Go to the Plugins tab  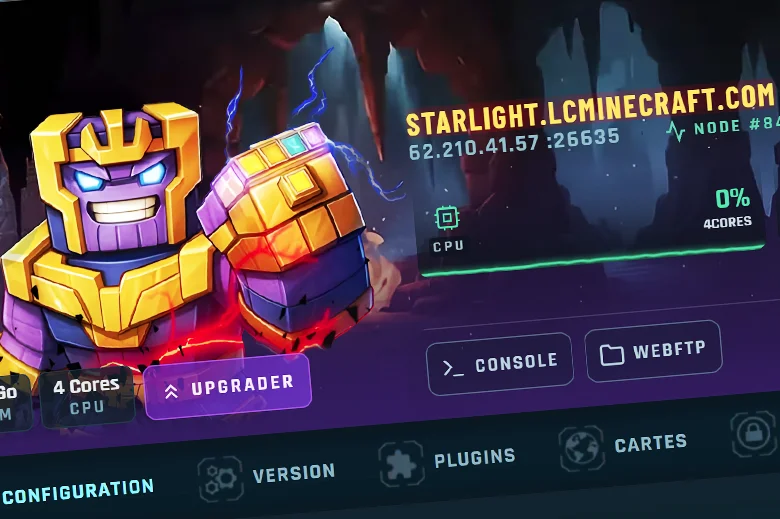coord(448,459)
